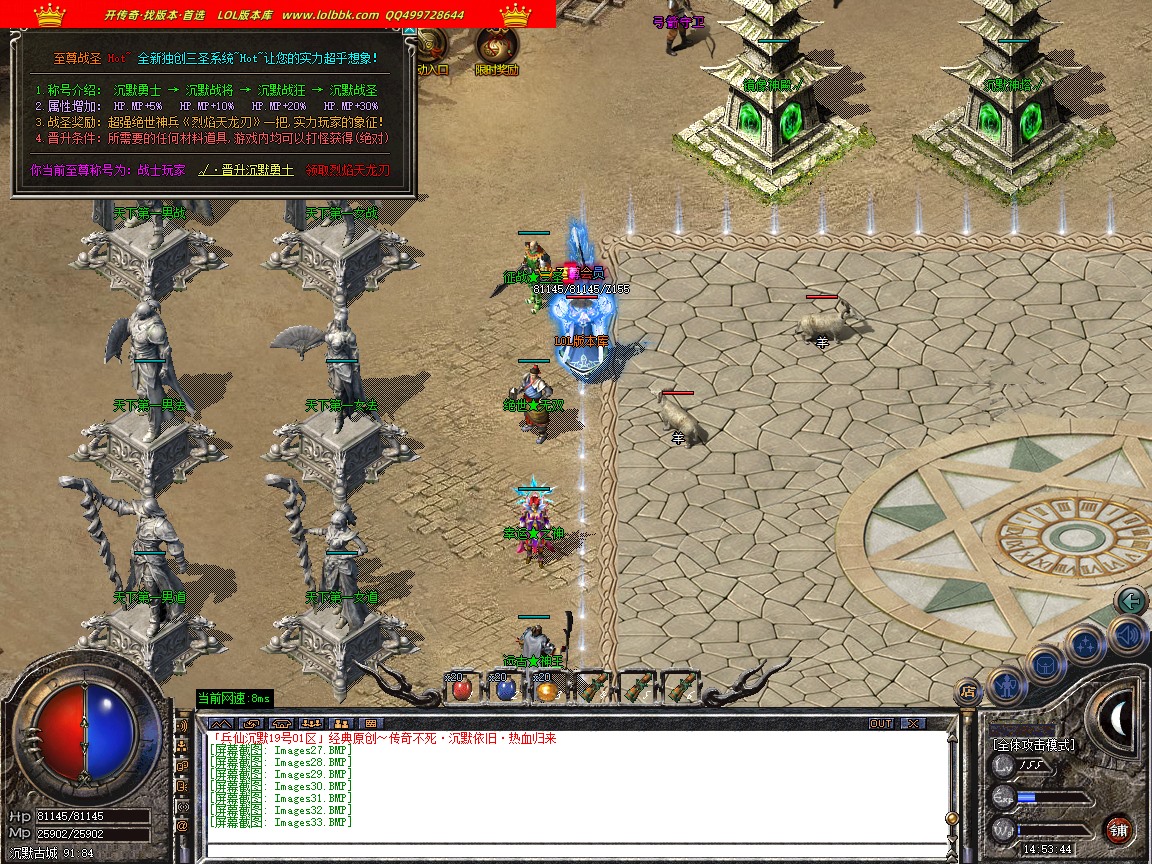
Task: Open the red 铺 stall button
Action: click(1119, 829)
